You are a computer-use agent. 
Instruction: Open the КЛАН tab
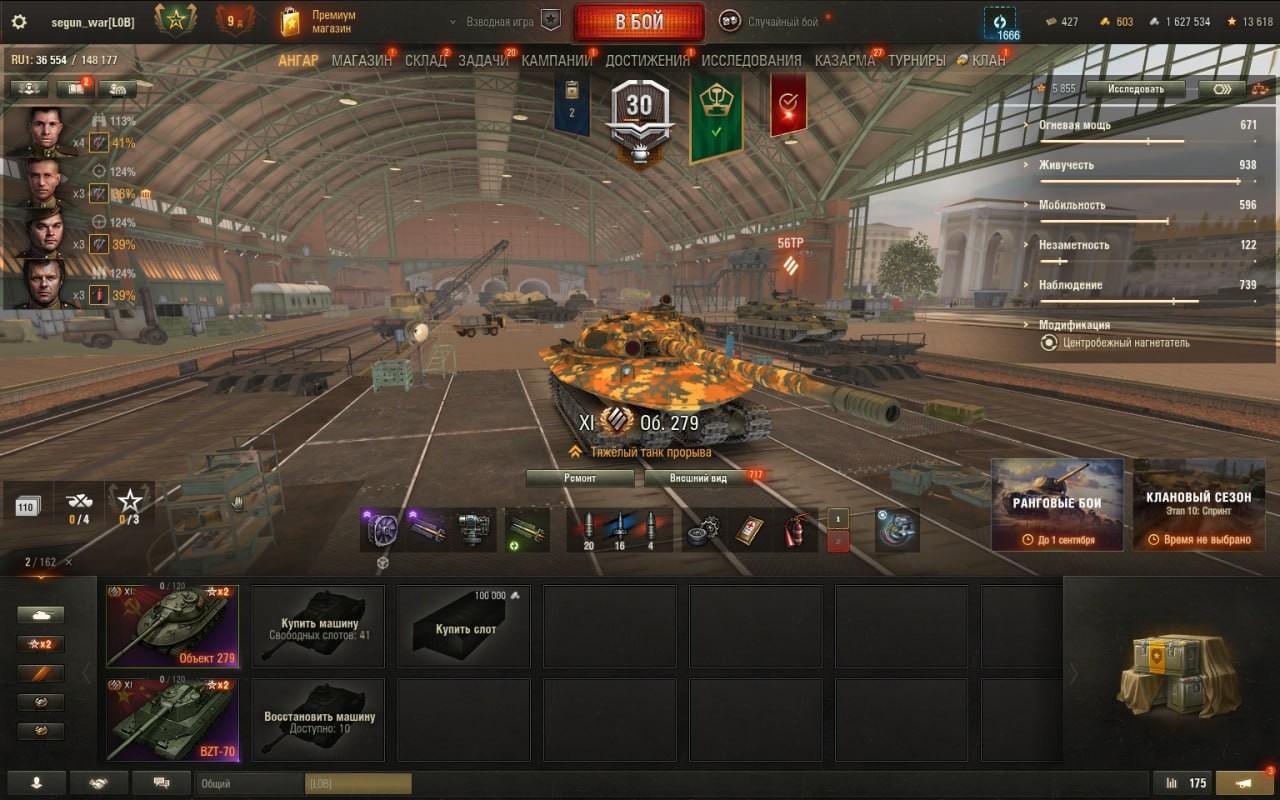point(988,61)
